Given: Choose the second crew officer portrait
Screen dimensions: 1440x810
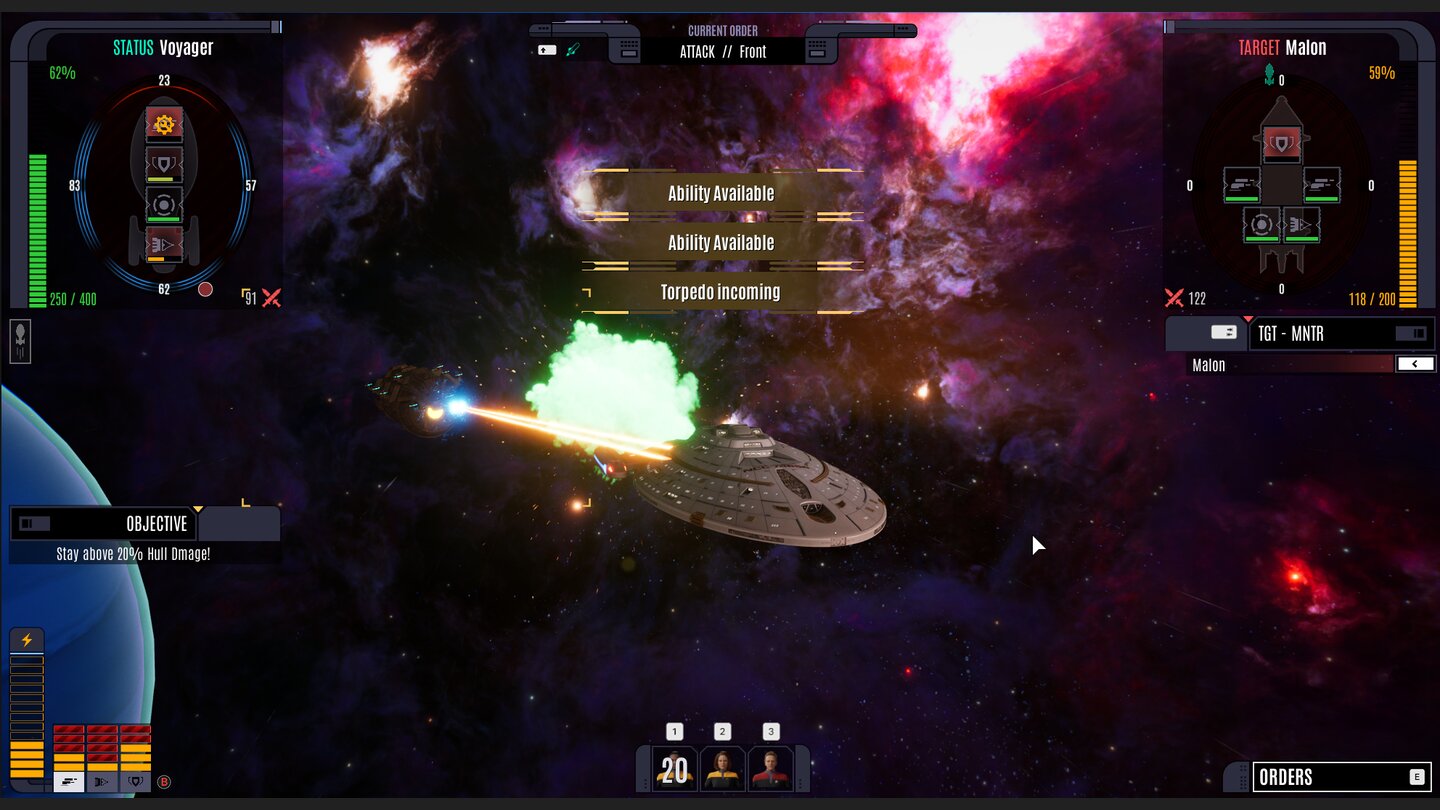Looking at the screenshot, I should 722,768.
